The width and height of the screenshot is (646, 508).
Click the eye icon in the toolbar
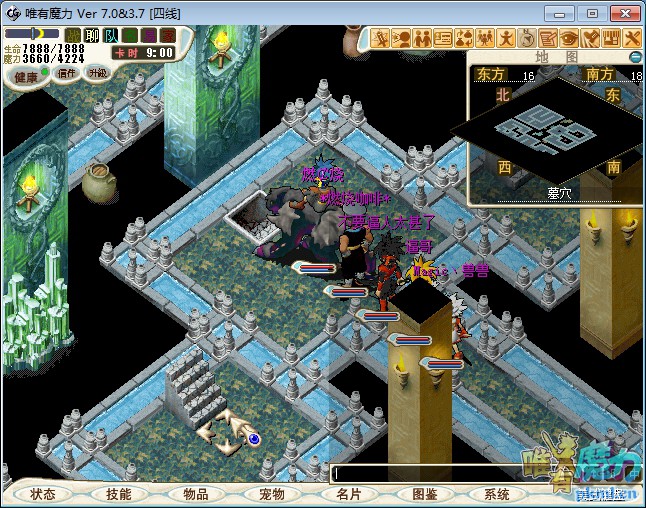tap(569, 38)
